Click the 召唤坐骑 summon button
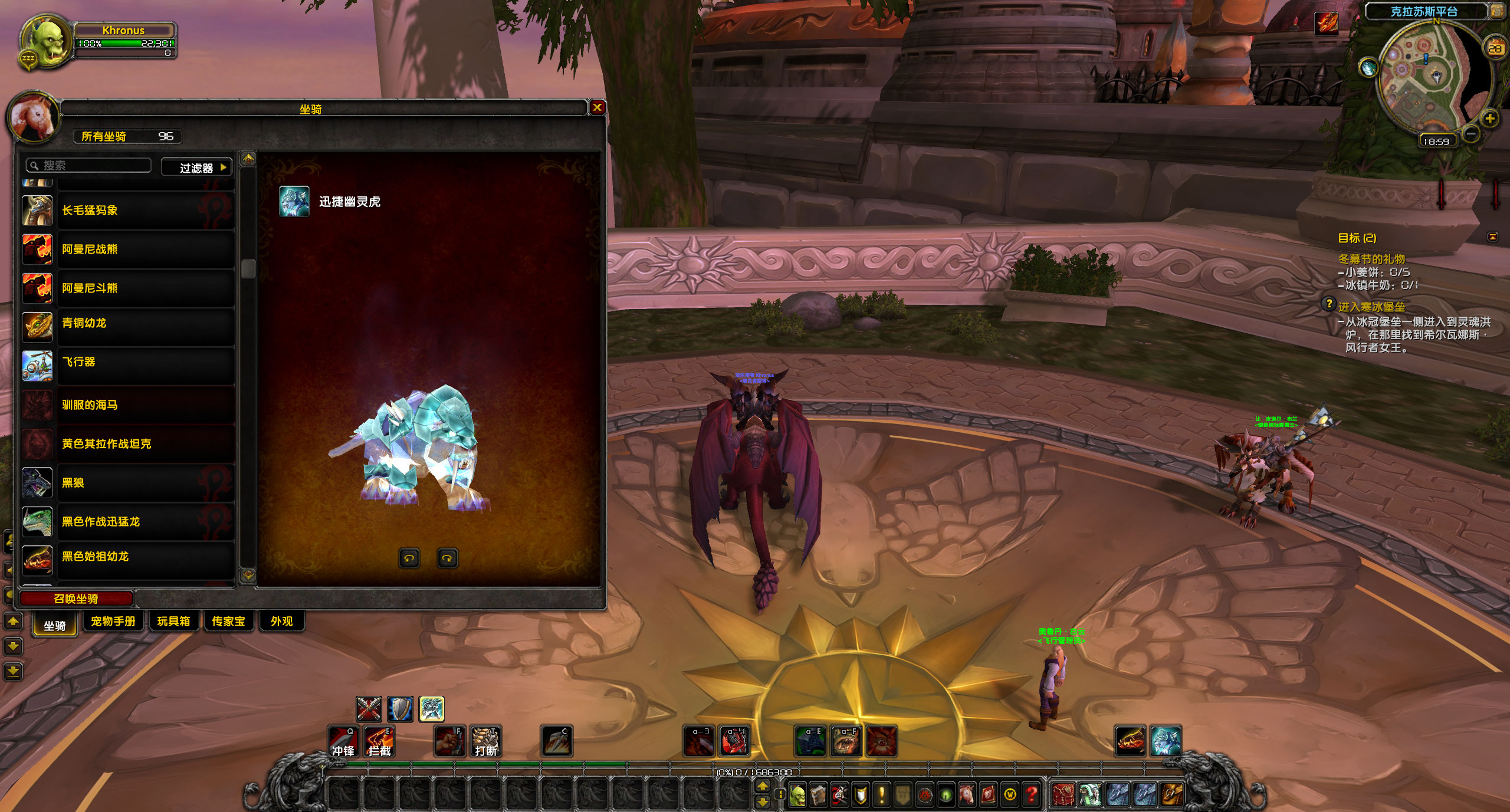This screenshot has width=1510, height=812. point(76,599)
